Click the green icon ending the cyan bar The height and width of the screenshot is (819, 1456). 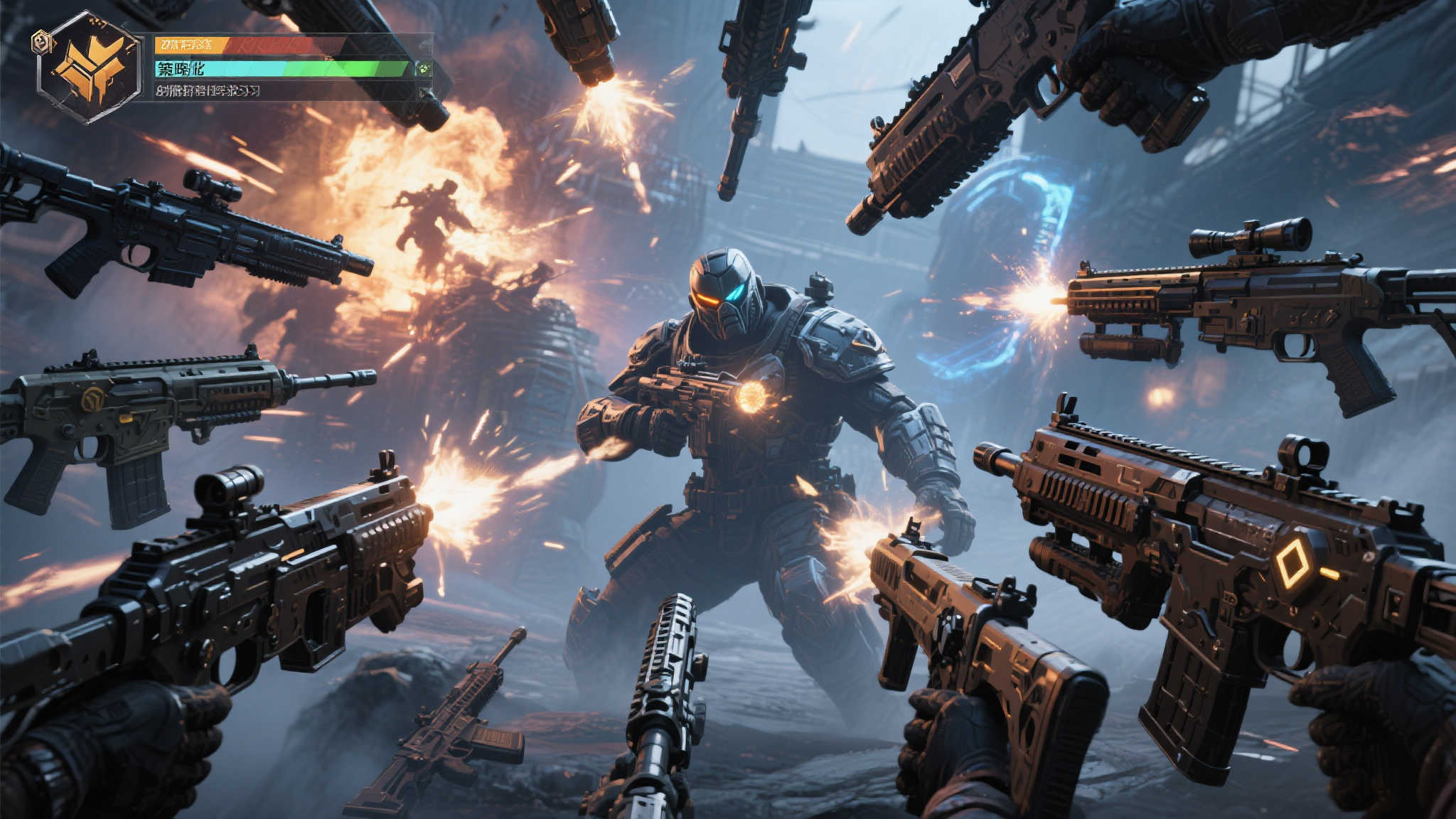424,69
